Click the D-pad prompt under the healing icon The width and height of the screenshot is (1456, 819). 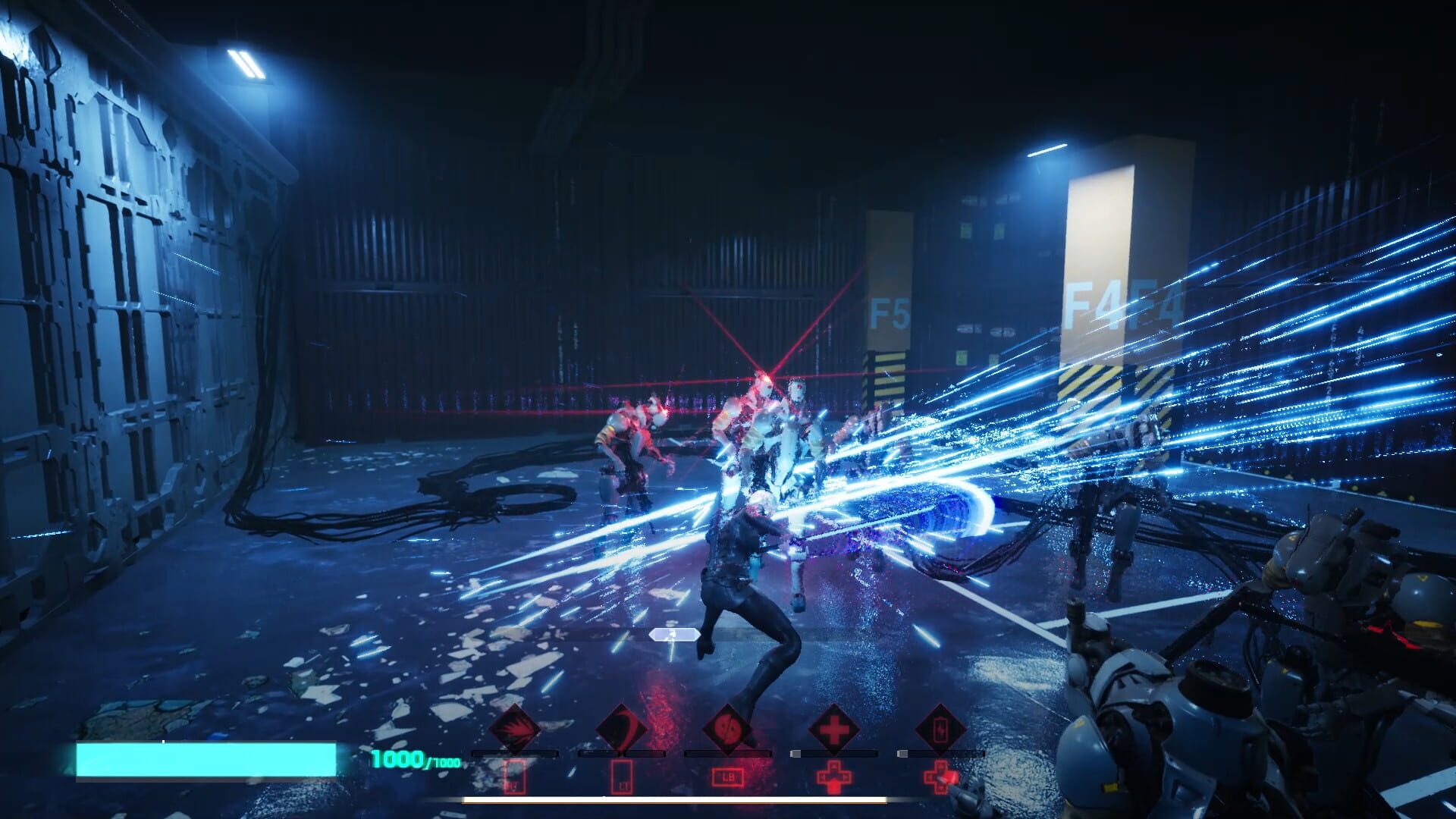(x=834, y=777)
